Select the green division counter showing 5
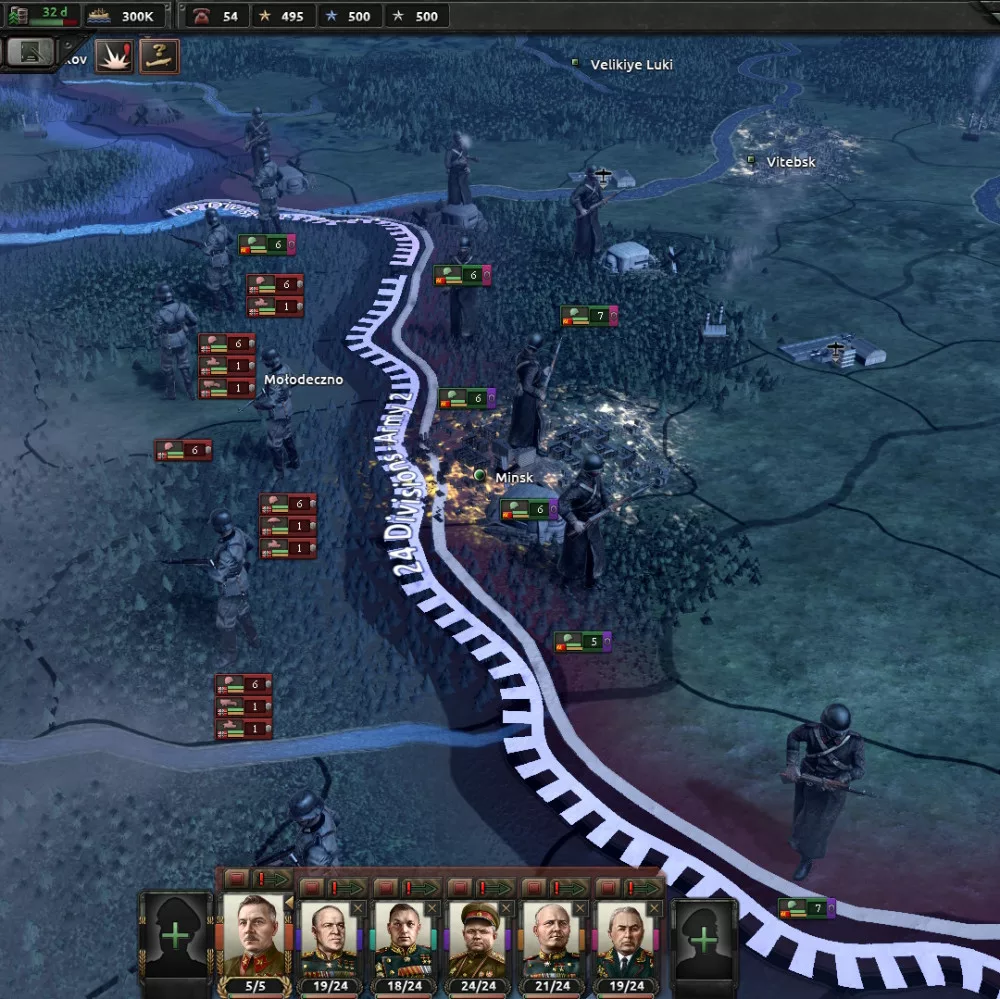 [x=582, y=641]
